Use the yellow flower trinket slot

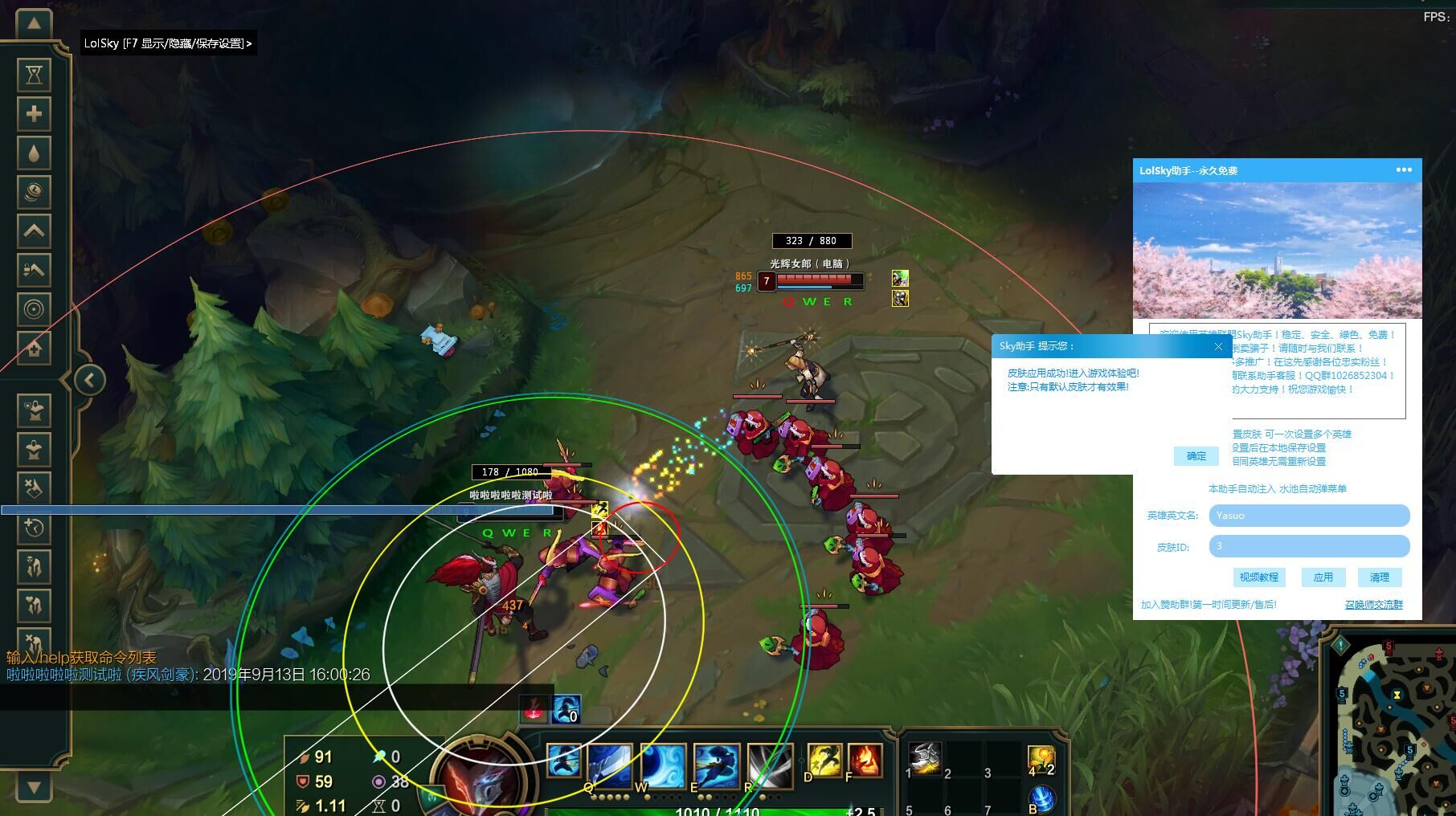pos(1041,757)
